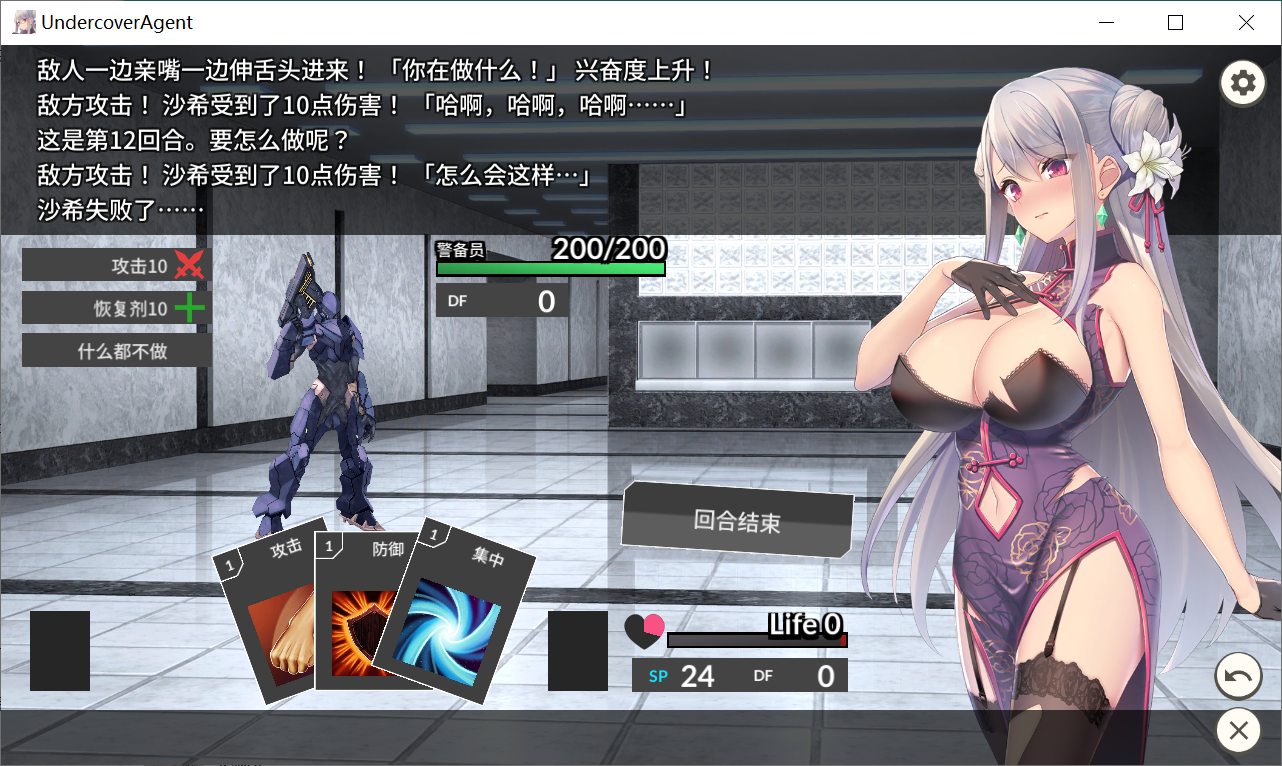Maximize the UndercoverAgent window
The height and width of the screenshot is (766, 1282).
pyautogui.click(x=1176, y=22)
